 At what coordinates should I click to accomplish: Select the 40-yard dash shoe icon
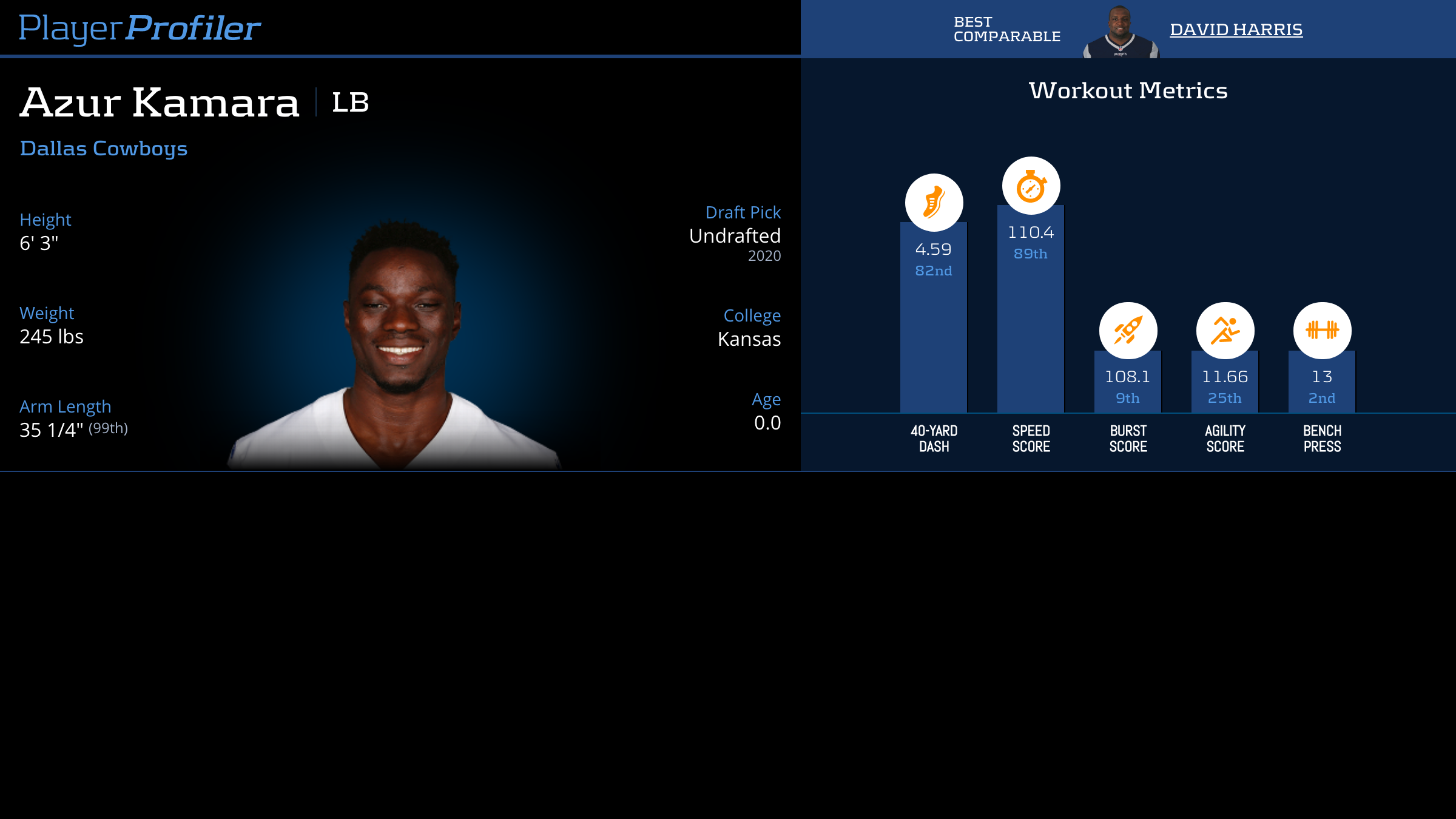tap(934, 203)
